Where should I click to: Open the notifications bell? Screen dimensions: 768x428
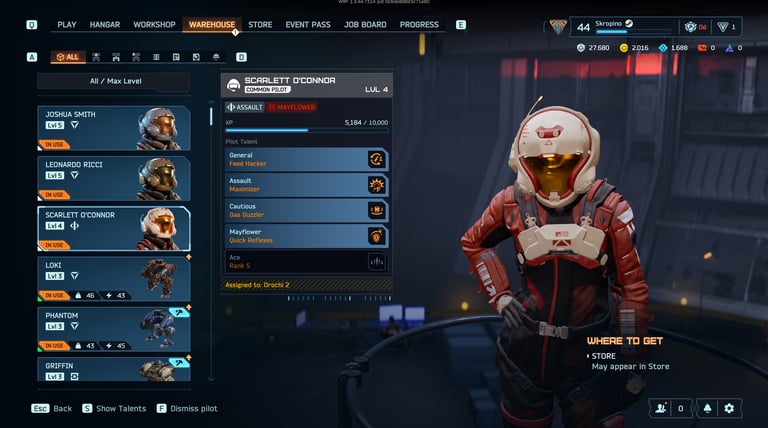tap(705, 408)
